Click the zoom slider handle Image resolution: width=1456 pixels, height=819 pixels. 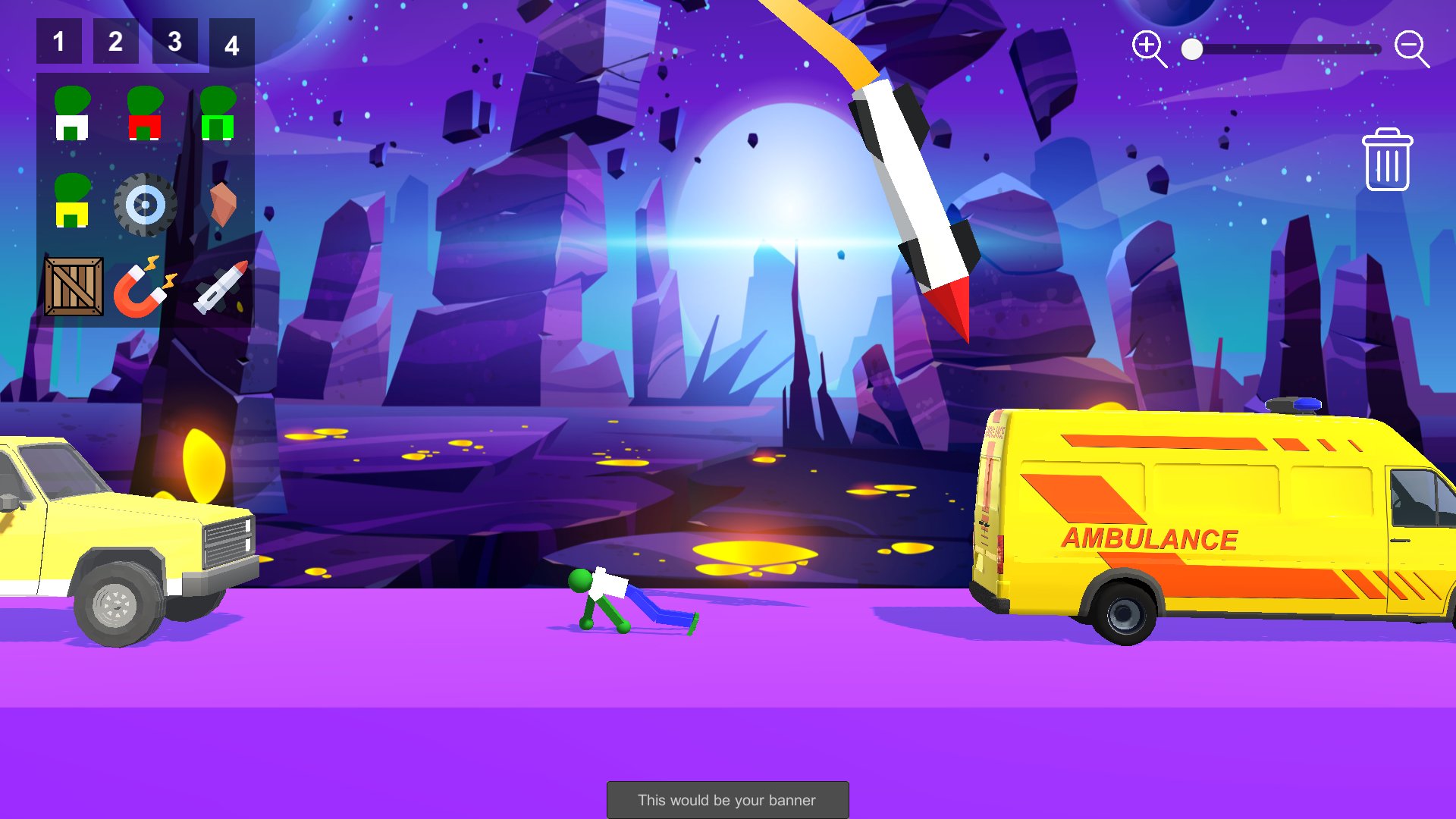pyautogui.click(x=1192, y=49)
